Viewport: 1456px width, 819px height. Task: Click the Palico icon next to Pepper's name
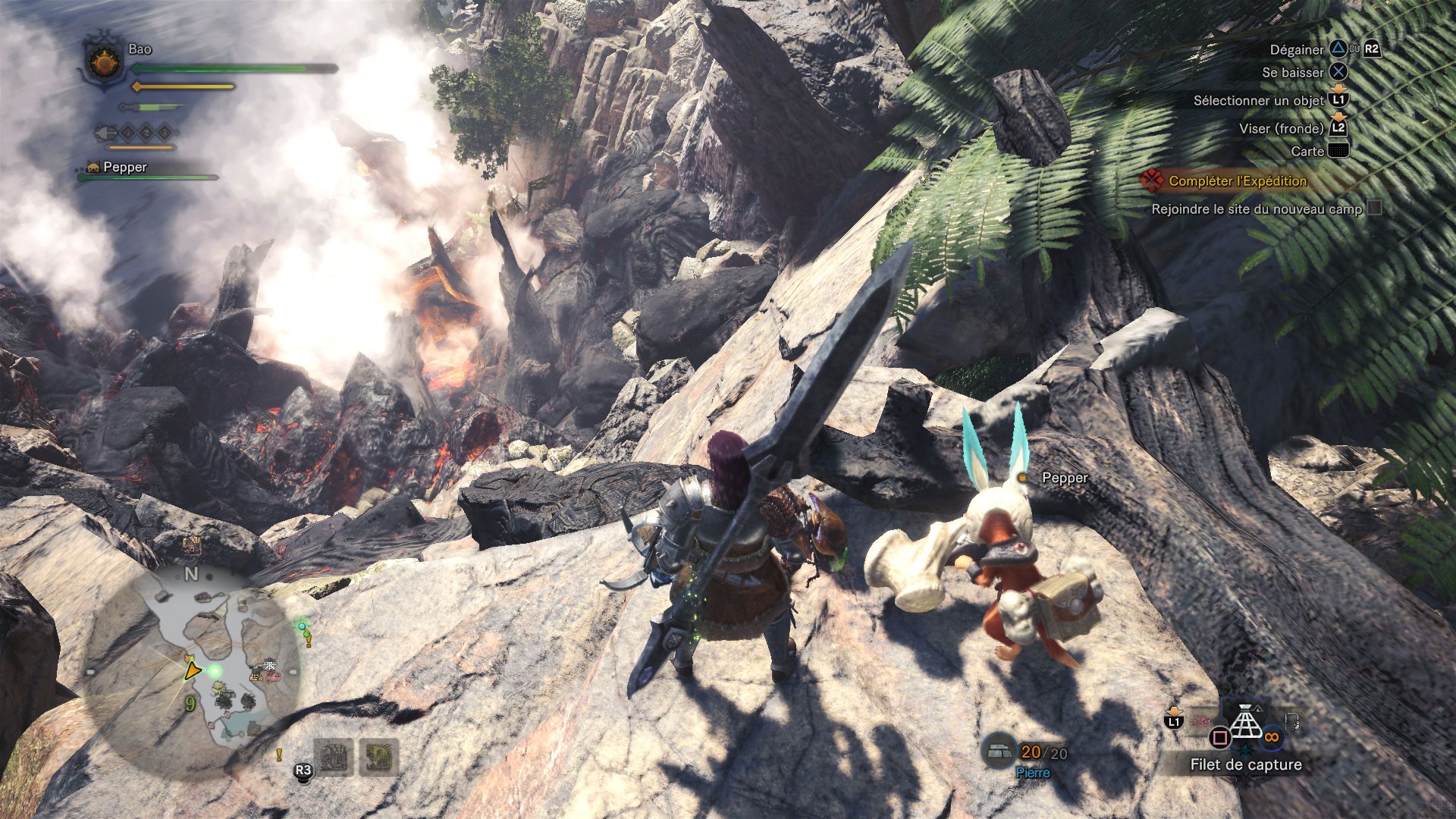point(93,168)
